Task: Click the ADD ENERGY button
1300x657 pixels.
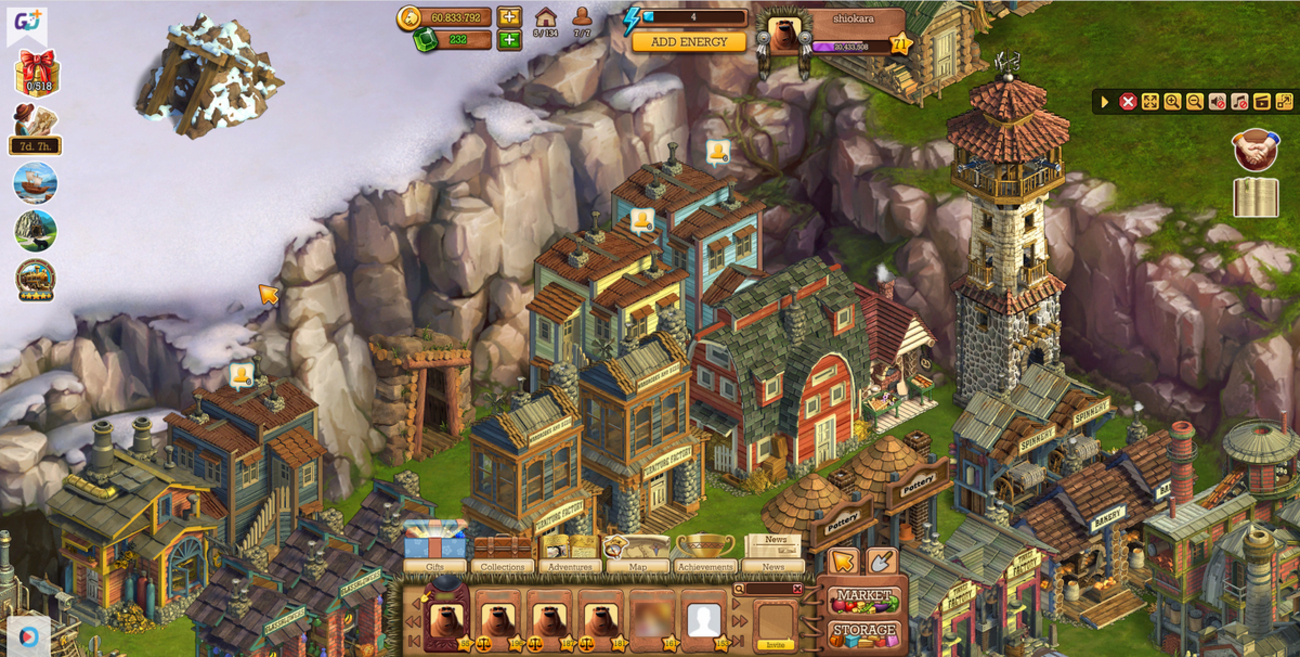Action: [x=689, y=42]
